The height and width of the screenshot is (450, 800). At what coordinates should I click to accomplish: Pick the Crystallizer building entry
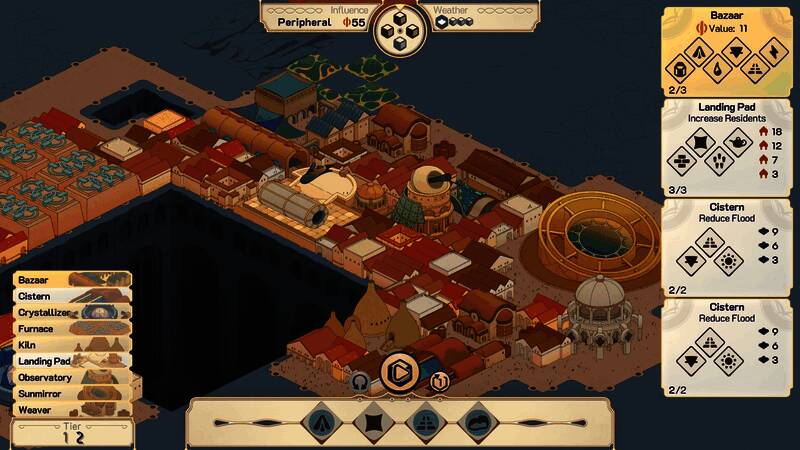tap(70, 312)
